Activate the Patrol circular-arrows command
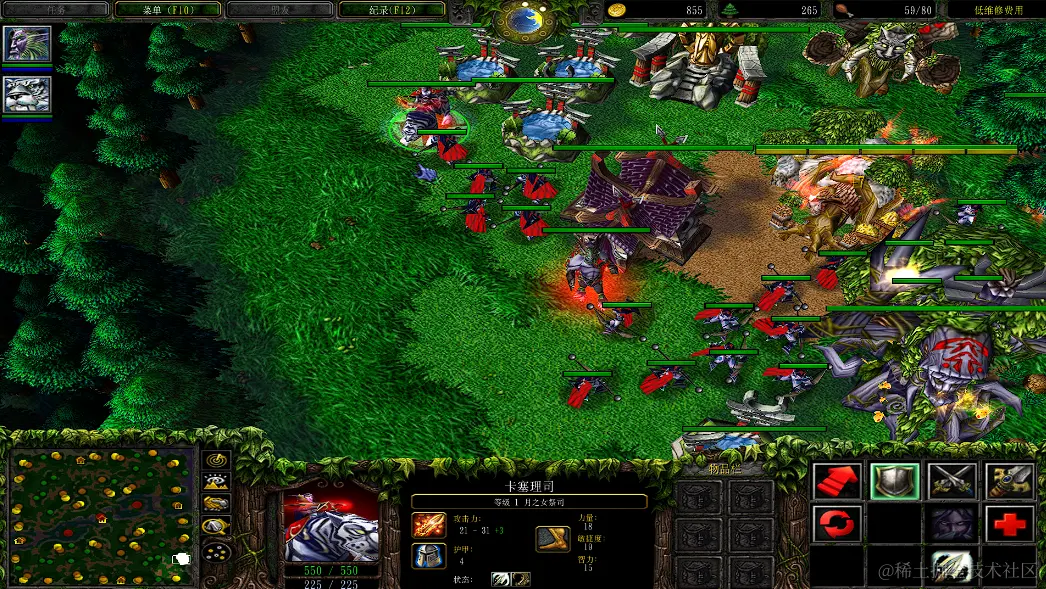 [837, 524]
